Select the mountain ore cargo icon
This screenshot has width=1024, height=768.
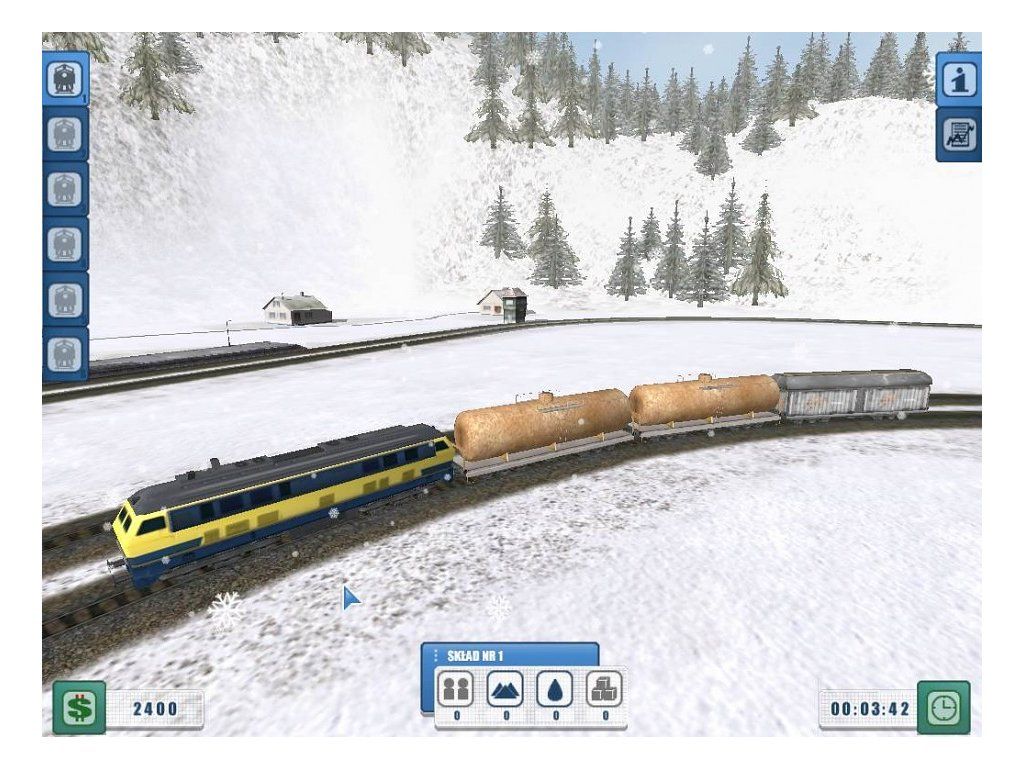tap(504, 689)
